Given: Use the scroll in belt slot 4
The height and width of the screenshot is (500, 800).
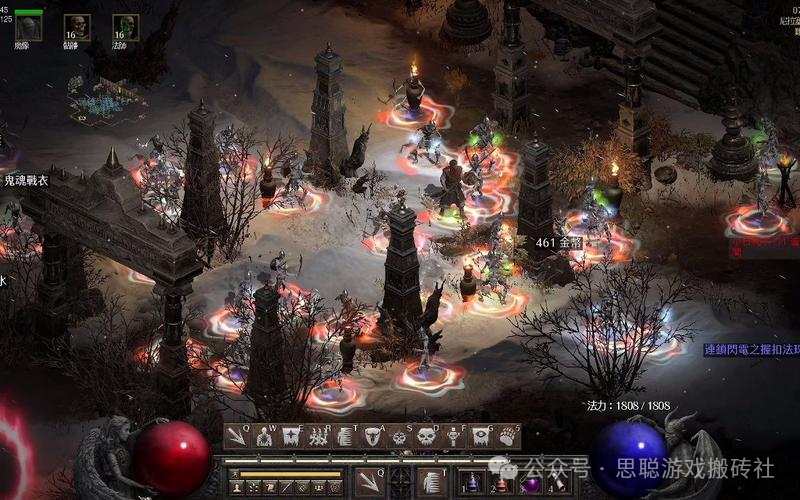Looking at the screenshot, I should pos(556,482).
